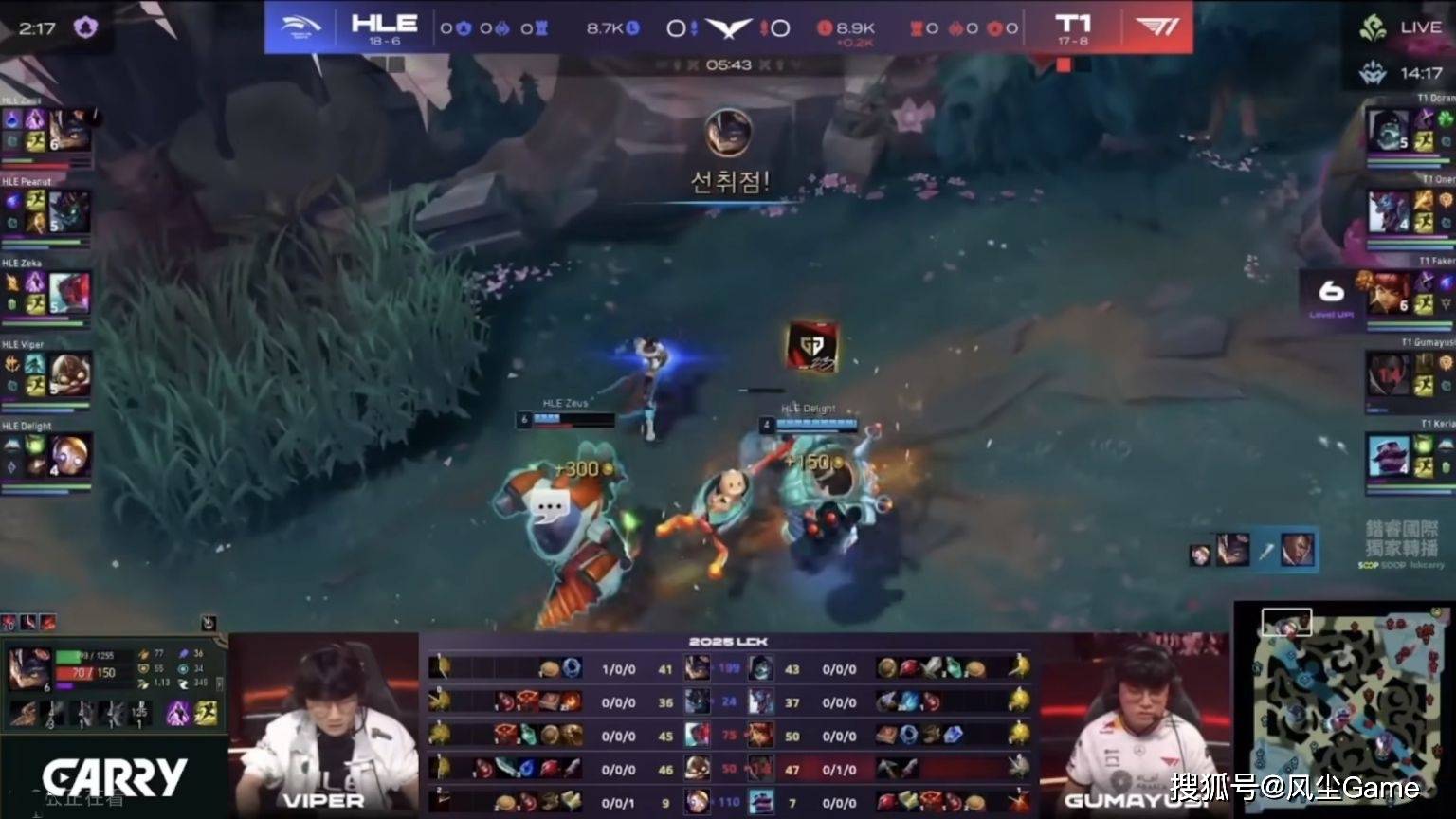The height and width of the screenshot is (819, 1456).
Task: Expand Viper's detailed stats with the small side arrow
Action: pyautogui.click(x=220, y=685)
